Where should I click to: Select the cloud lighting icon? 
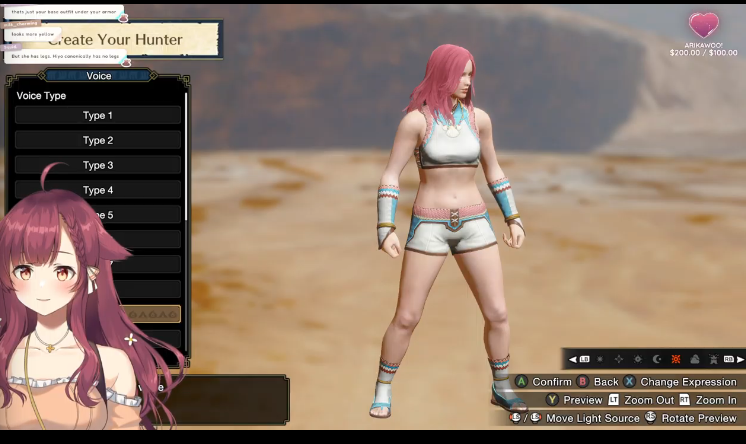coord(695,359)
